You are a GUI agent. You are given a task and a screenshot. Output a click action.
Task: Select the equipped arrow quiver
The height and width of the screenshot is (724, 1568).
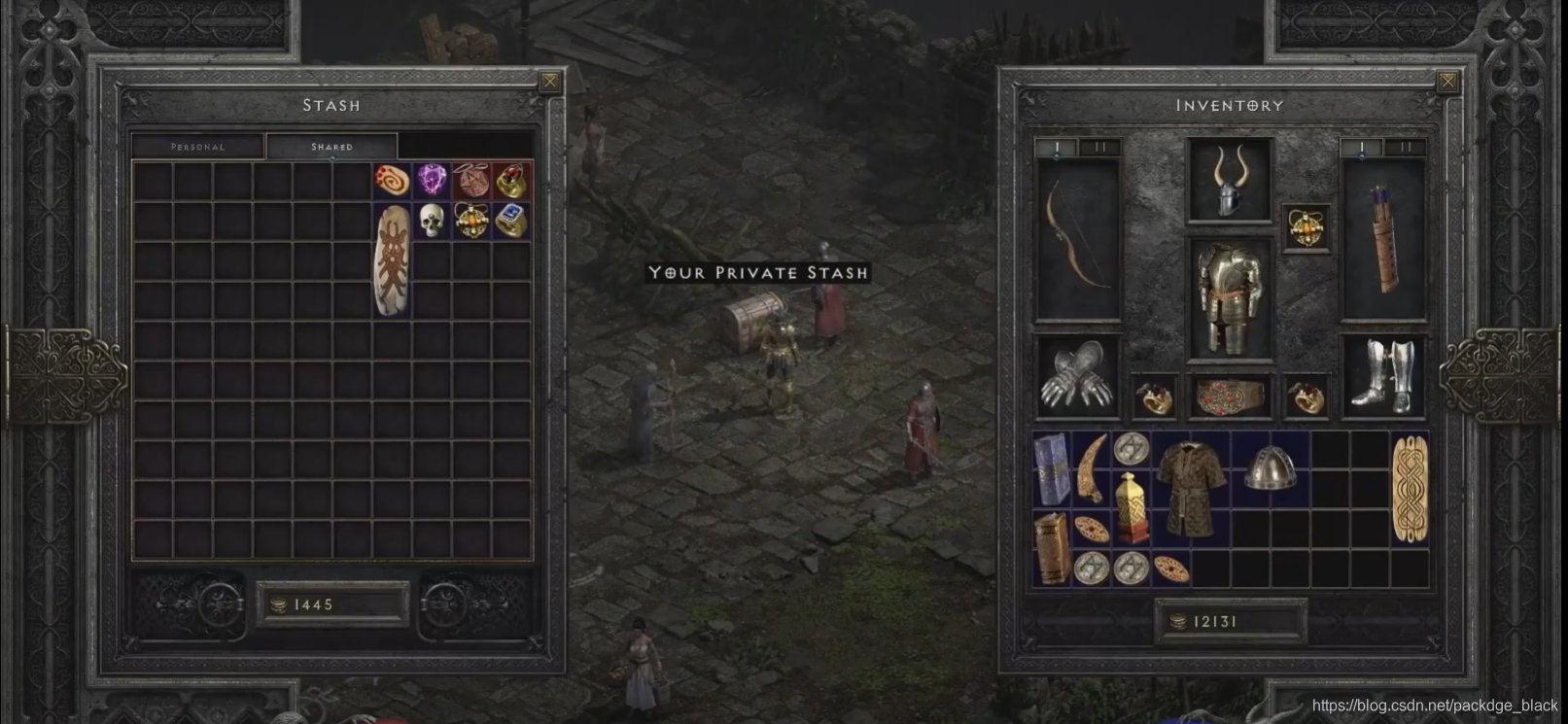pos(1382,238)
